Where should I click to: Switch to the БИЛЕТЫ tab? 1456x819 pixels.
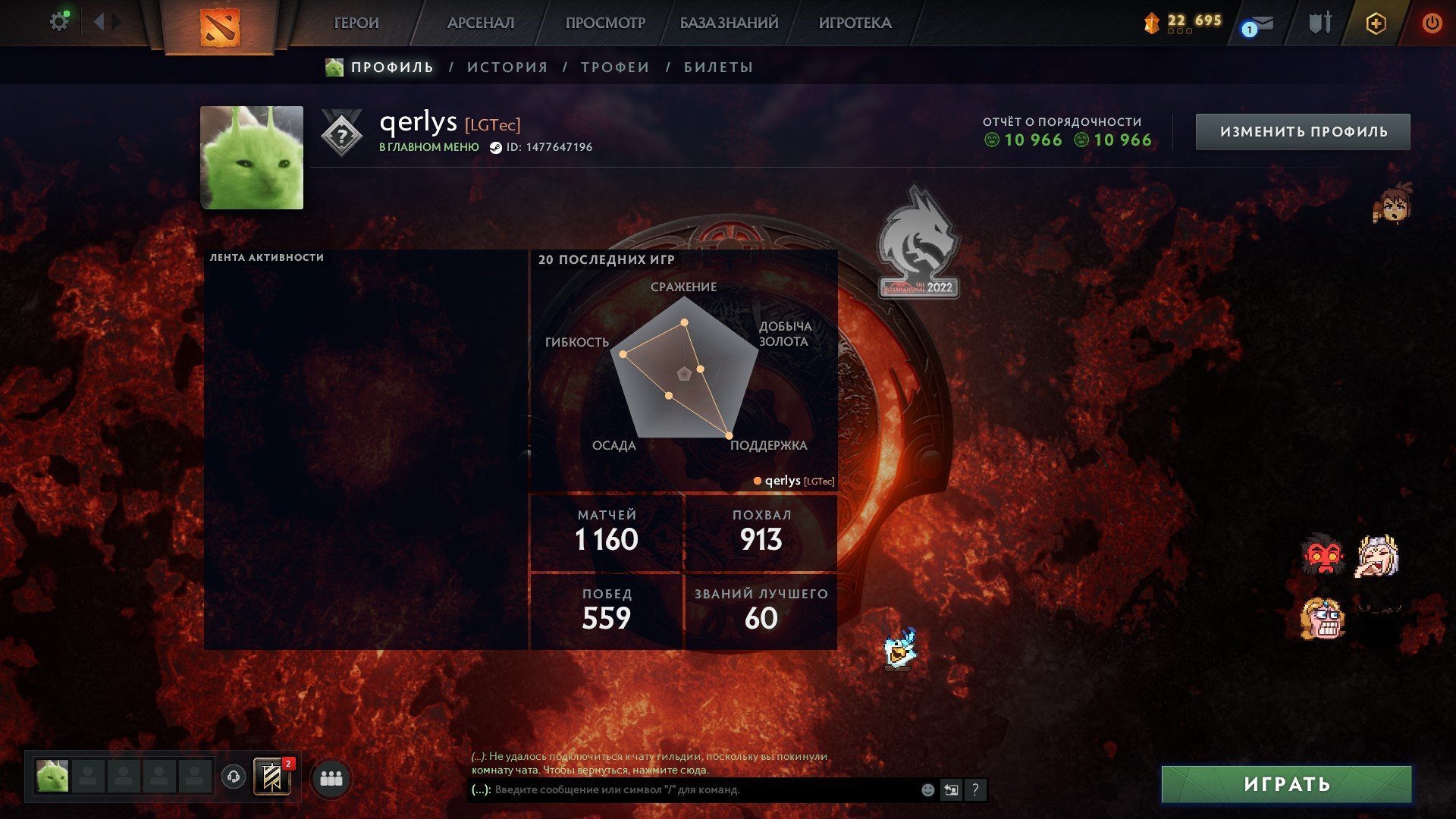pos(718,67)
